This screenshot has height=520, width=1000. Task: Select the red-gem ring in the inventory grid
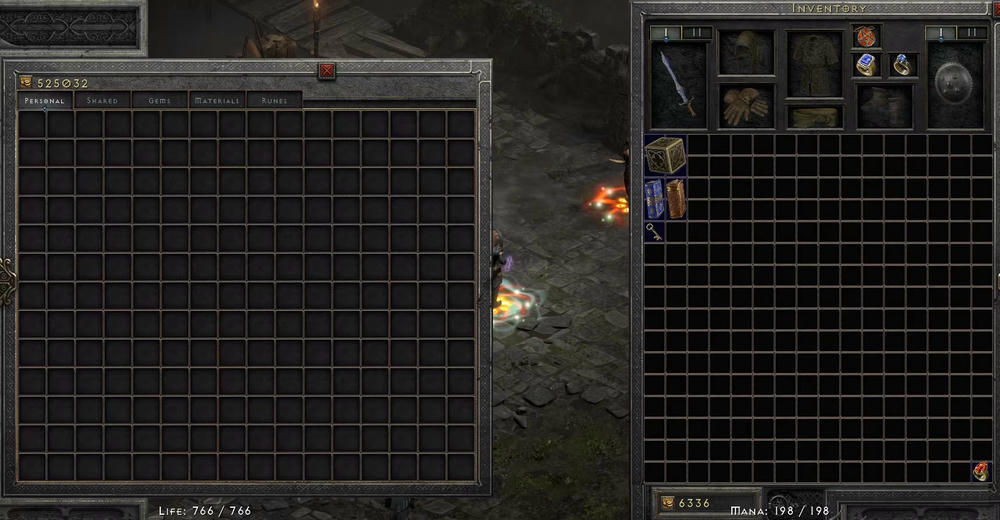[981, 472]
